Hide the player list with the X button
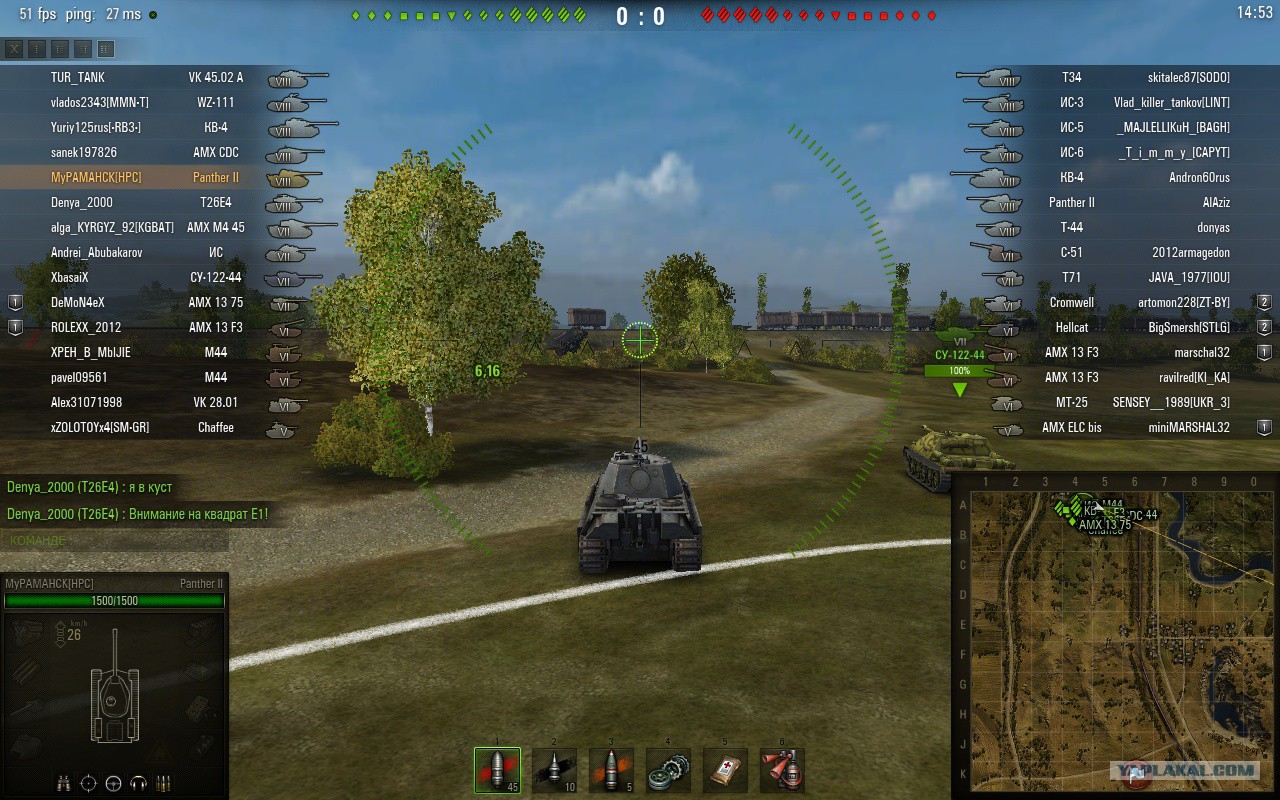The image size is (1280, 800). click(14, 49)
